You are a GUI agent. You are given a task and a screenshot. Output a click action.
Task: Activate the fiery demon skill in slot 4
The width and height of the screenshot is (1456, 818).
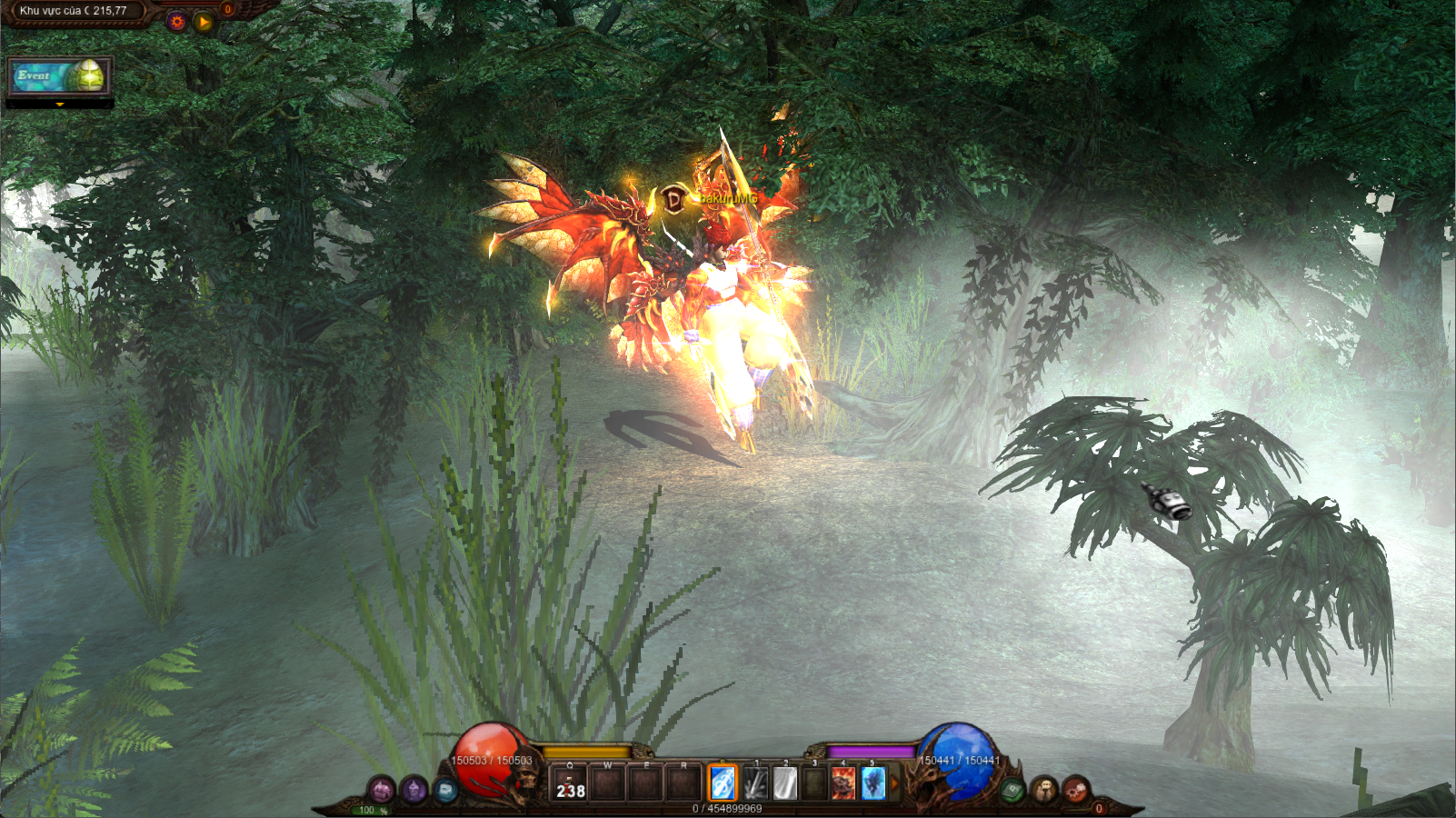pyautogui.click(x=843, y=783)
